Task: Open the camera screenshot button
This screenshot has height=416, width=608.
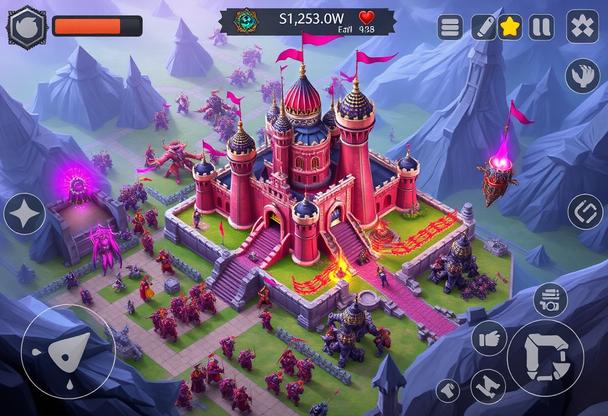Action: 549,300
